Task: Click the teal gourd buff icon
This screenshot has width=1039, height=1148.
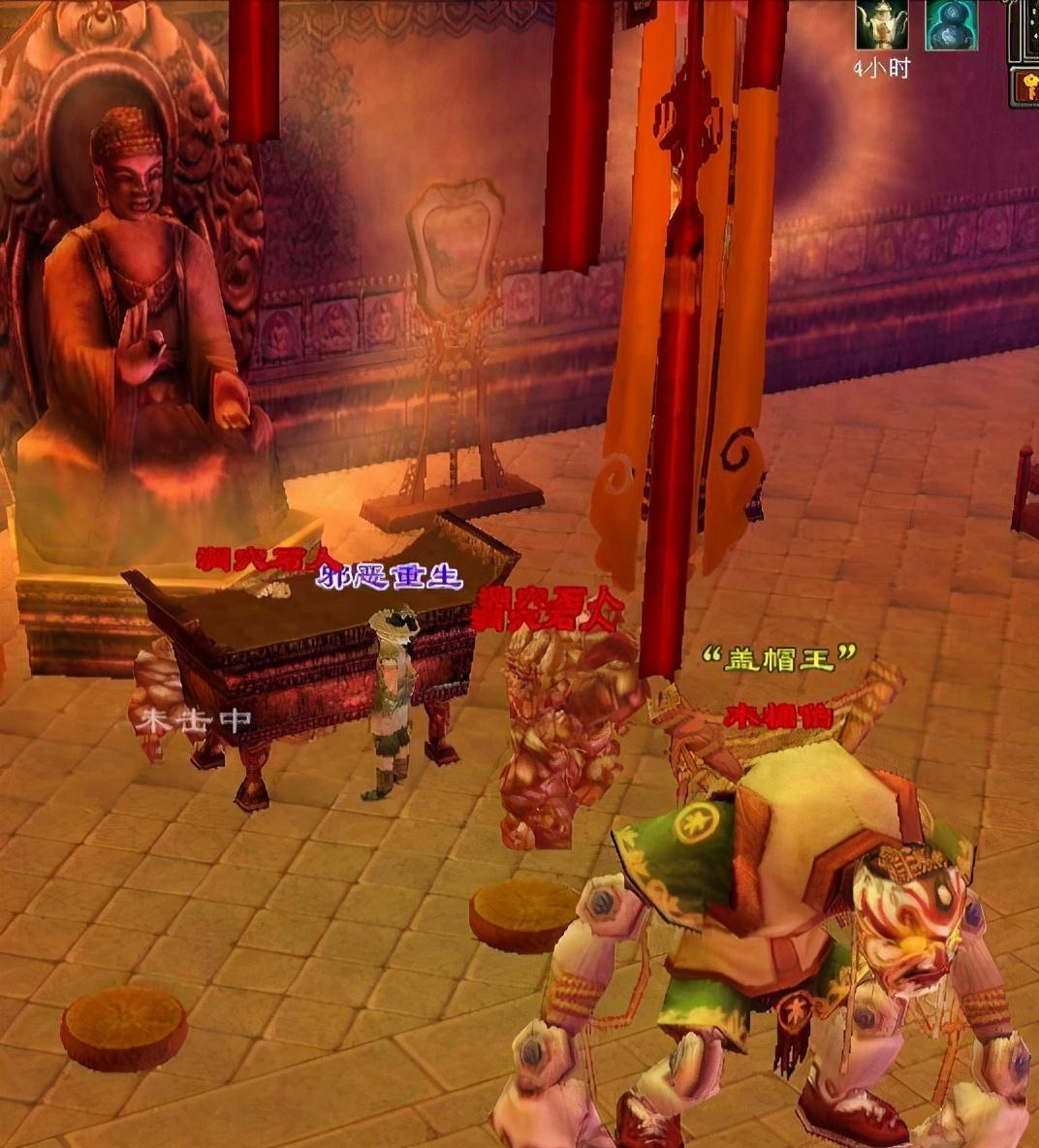Action: (951, 26)
